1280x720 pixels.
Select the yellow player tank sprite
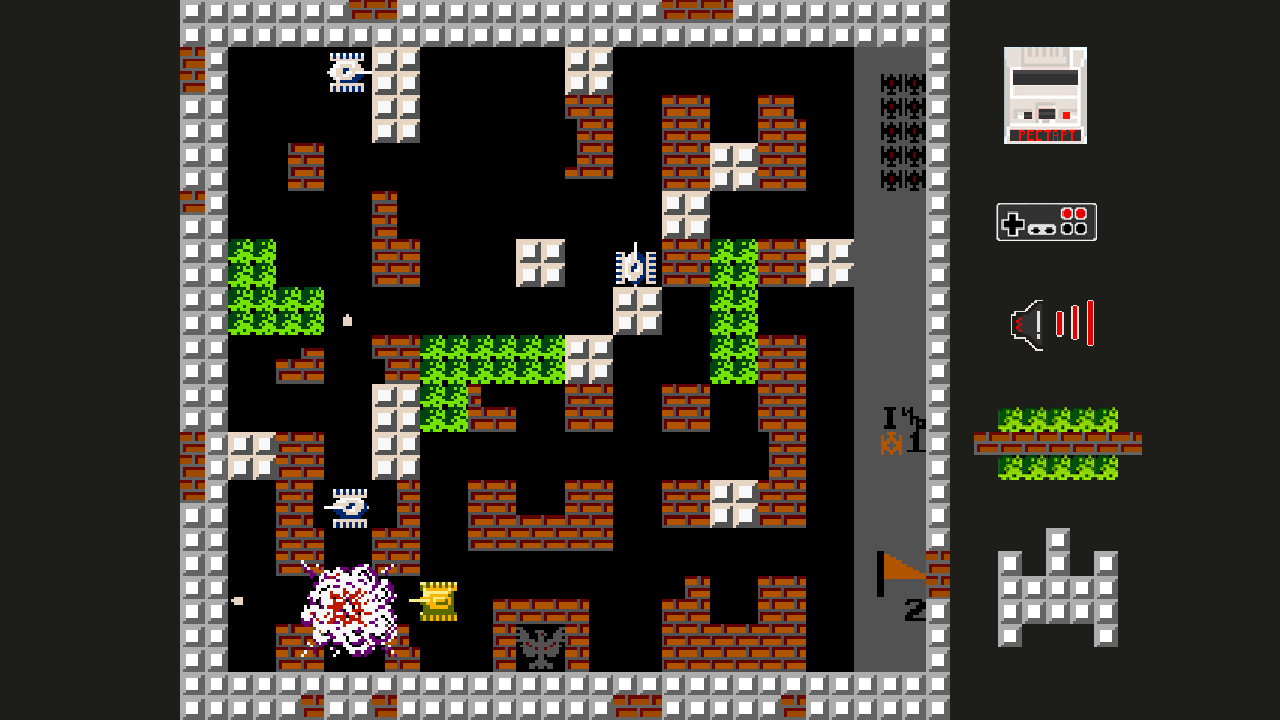pyautogui.click(x=438, y=600)
